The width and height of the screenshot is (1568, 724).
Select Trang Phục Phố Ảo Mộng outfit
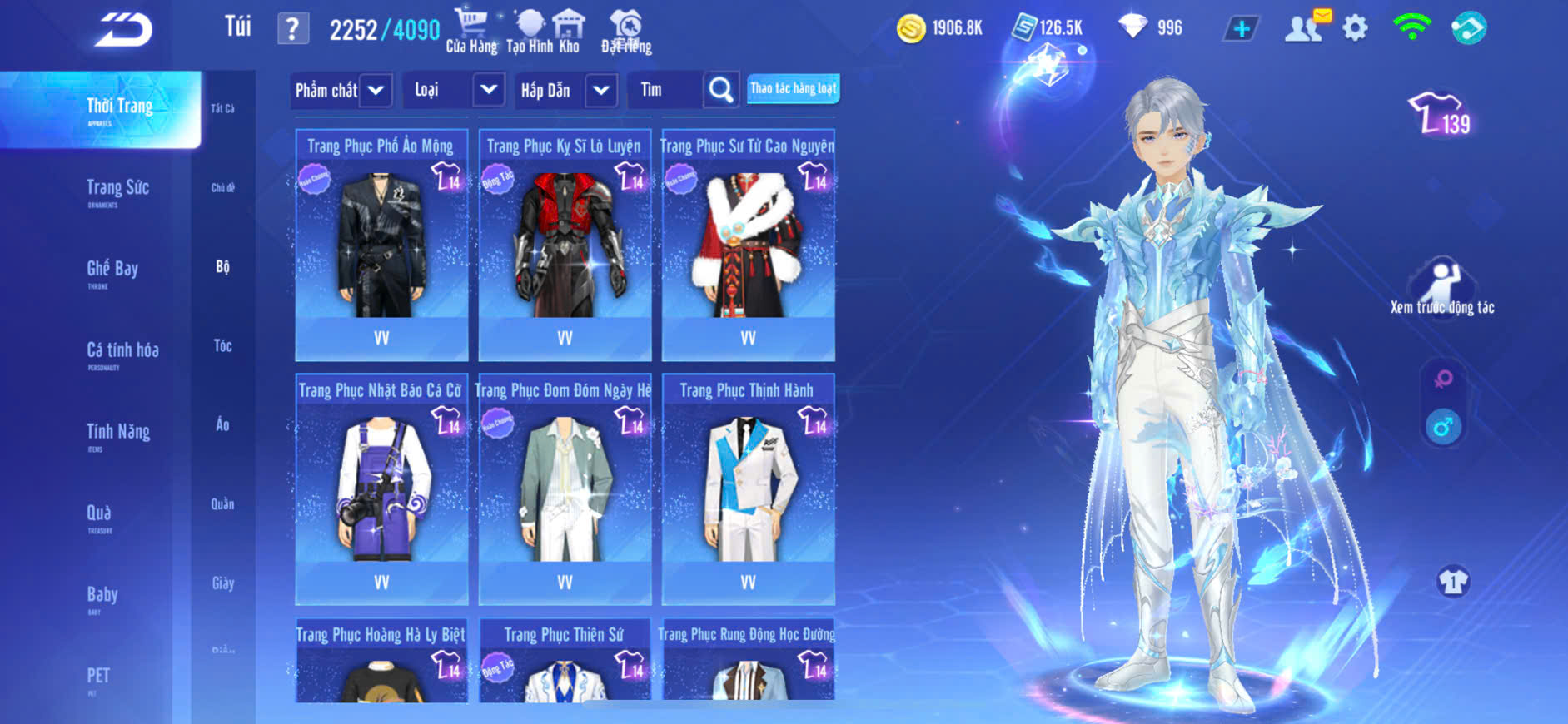(x=381, y=245)
